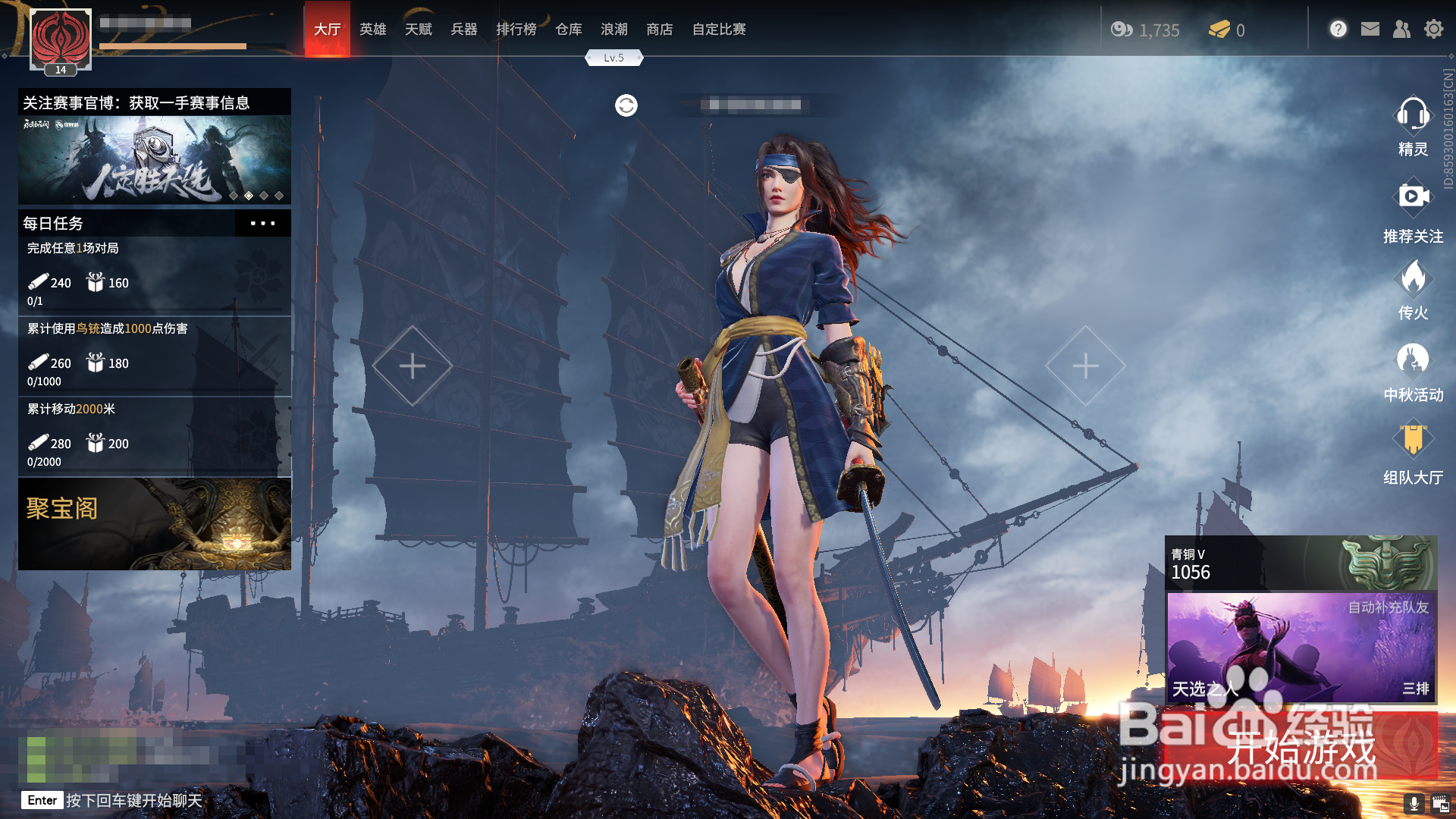Expand daily tasks with the three dots

point(262,224)
